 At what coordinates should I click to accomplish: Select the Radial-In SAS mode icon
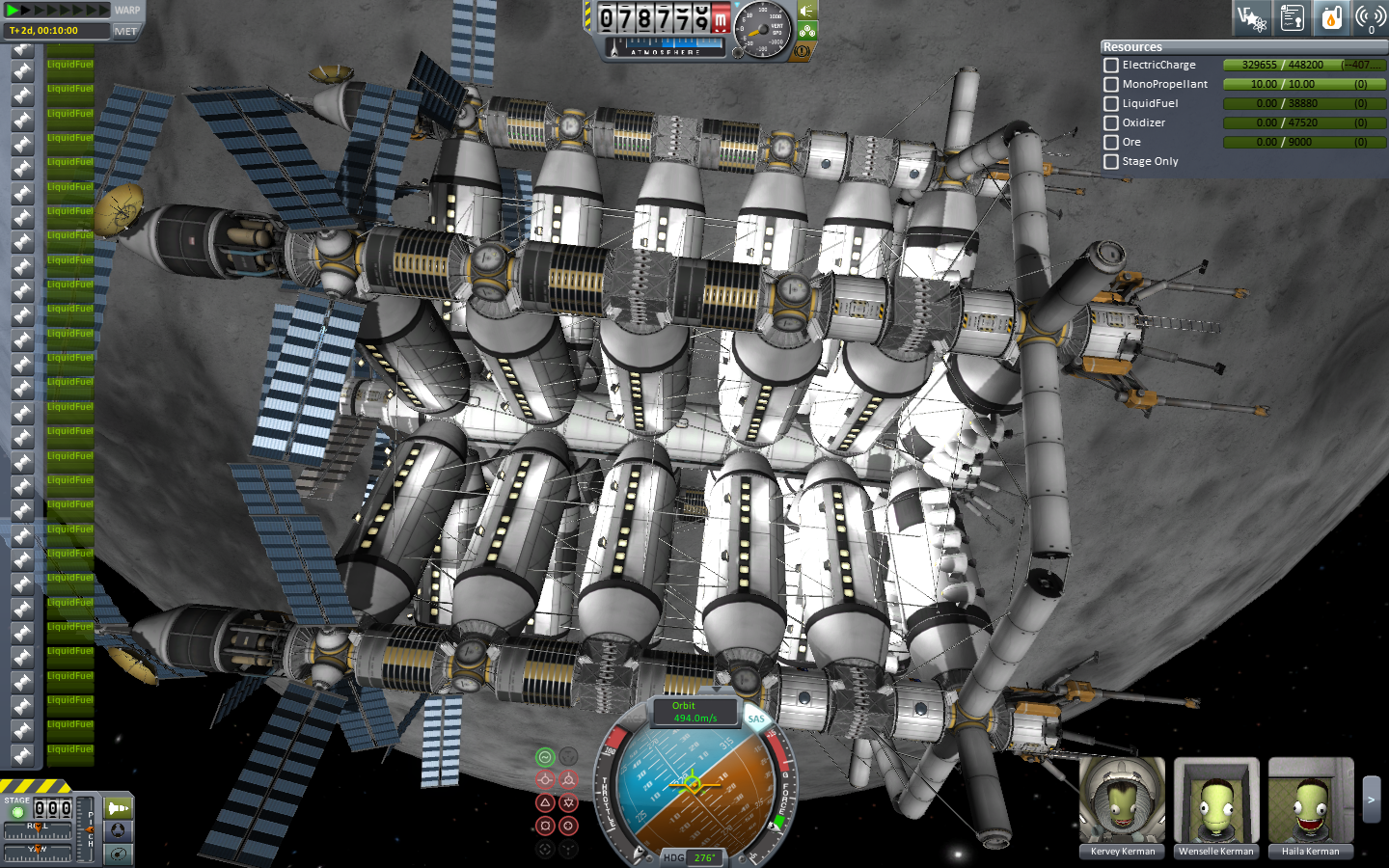tap(568, 826)
